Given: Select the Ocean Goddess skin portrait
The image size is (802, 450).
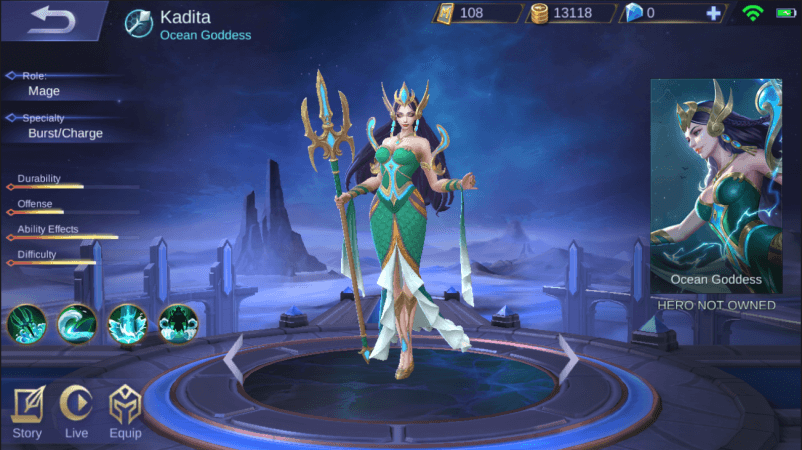Looking at the screenshot, I should click(x=715, y=185).
